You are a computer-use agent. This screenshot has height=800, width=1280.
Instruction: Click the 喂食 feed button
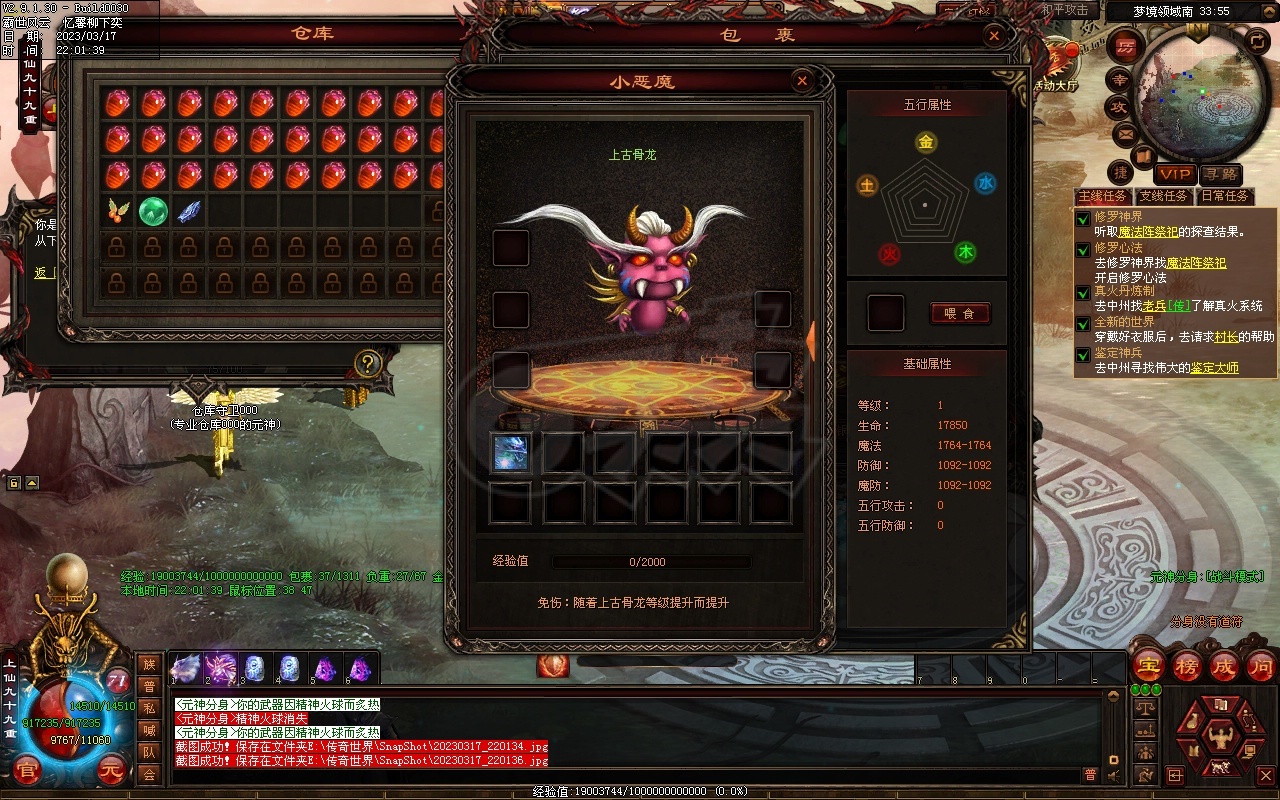pos(960,313)
